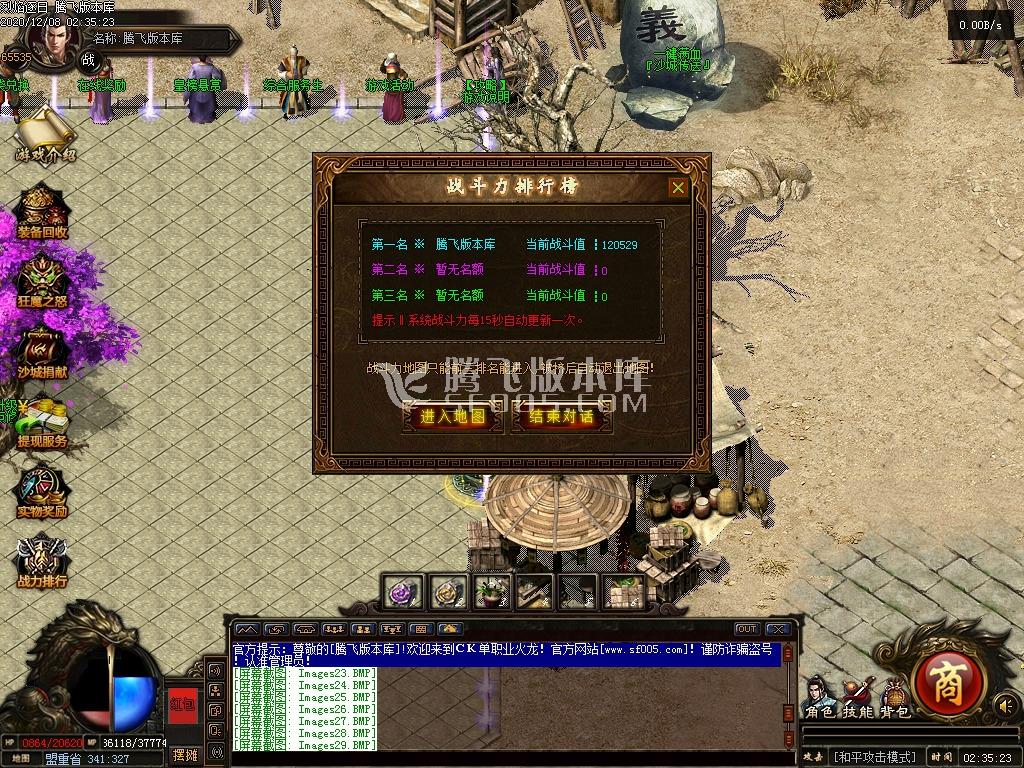Click the OUT button on the chat panel
This screenshot has width=1024, height=768.
coord(746,629)
